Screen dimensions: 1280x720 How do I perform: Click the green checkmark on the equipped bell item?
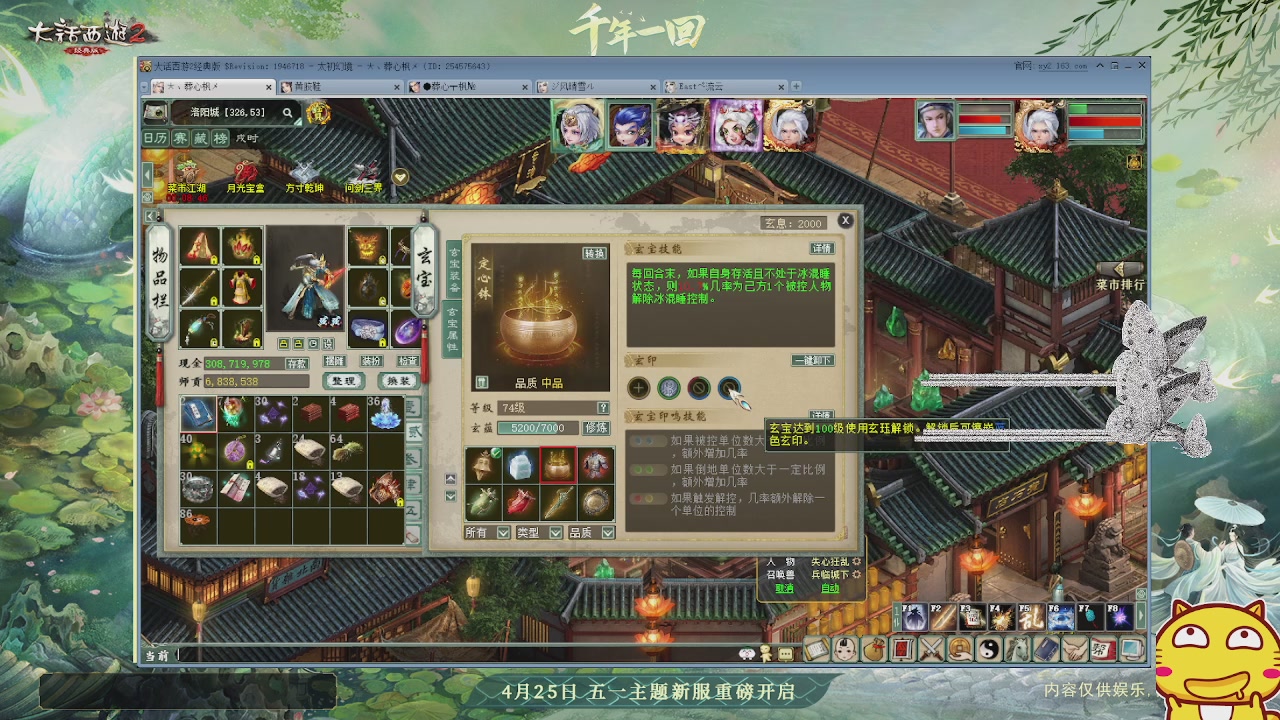point(496,454)
